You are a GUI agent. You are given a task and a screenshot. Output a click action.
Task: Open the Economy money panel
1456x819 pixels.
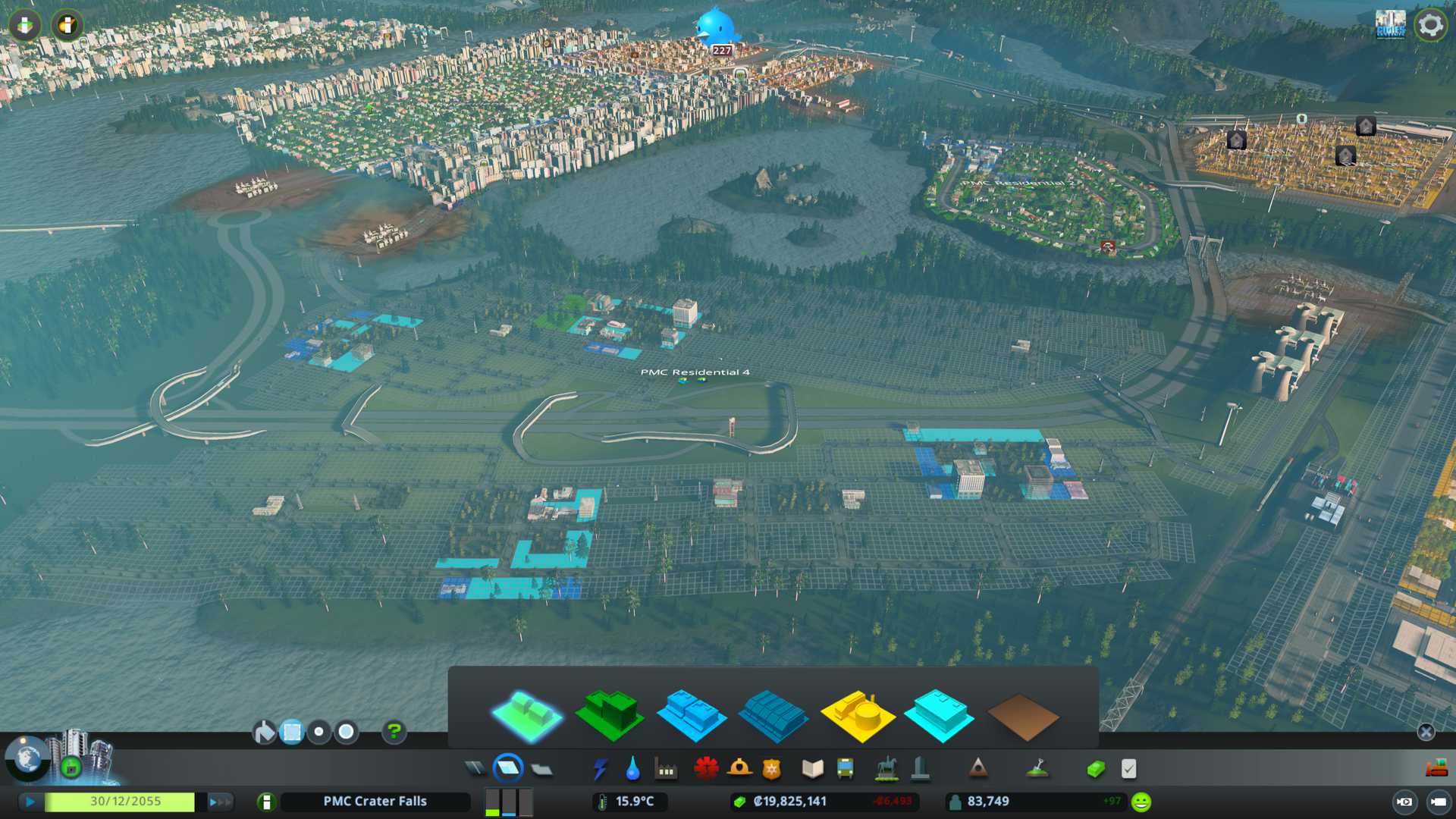[1095, 769]
